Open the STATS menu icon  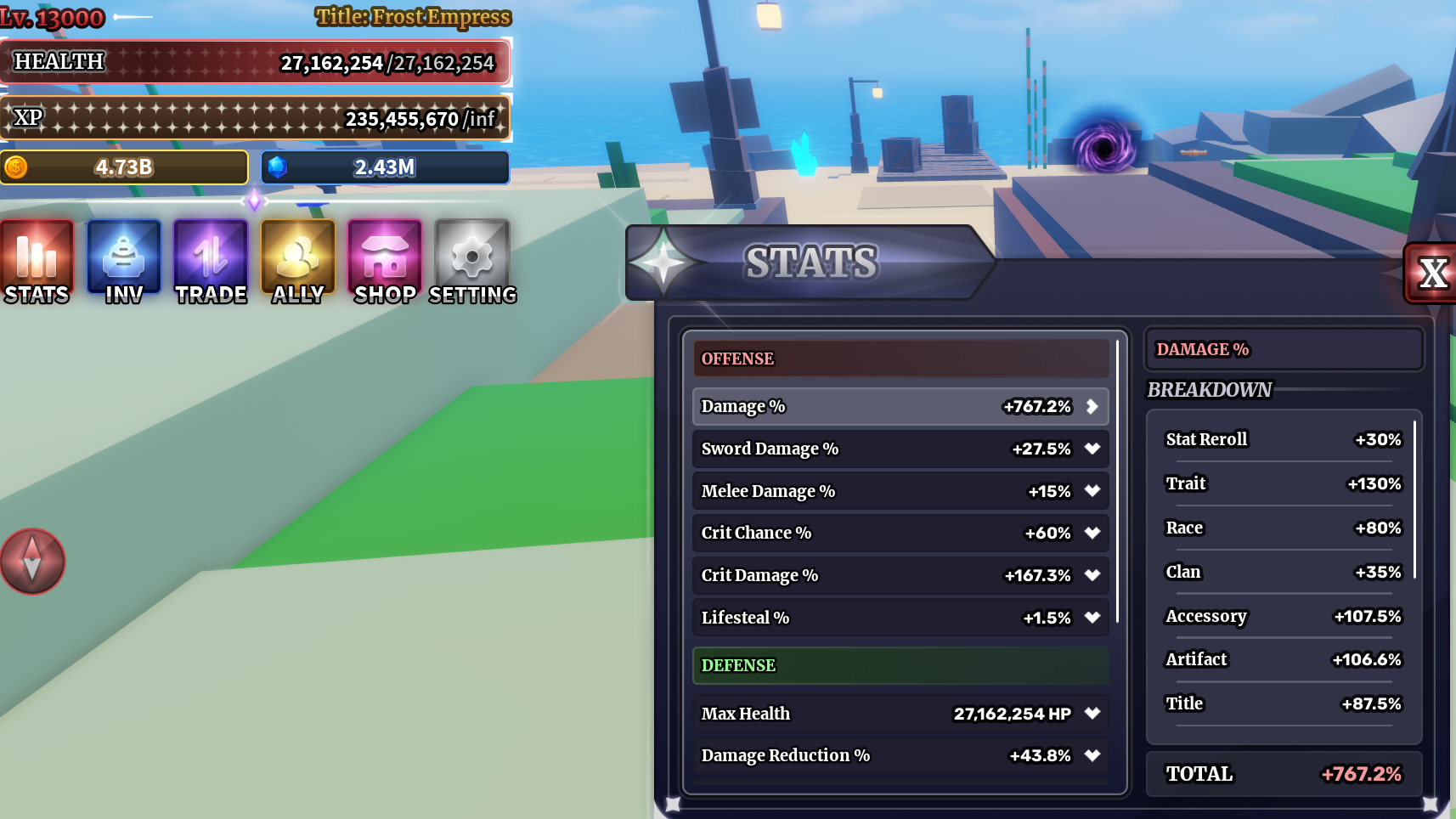(x=37, y=260)
